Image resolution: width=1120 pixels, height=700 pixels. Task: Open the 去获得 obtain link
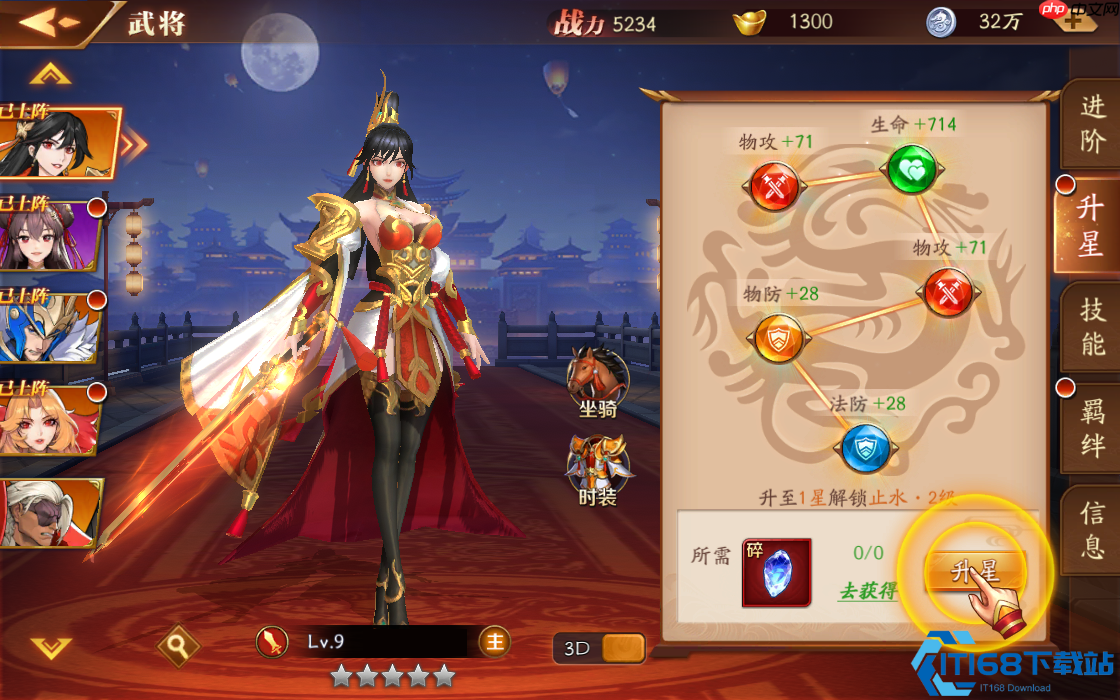point(867,590)
